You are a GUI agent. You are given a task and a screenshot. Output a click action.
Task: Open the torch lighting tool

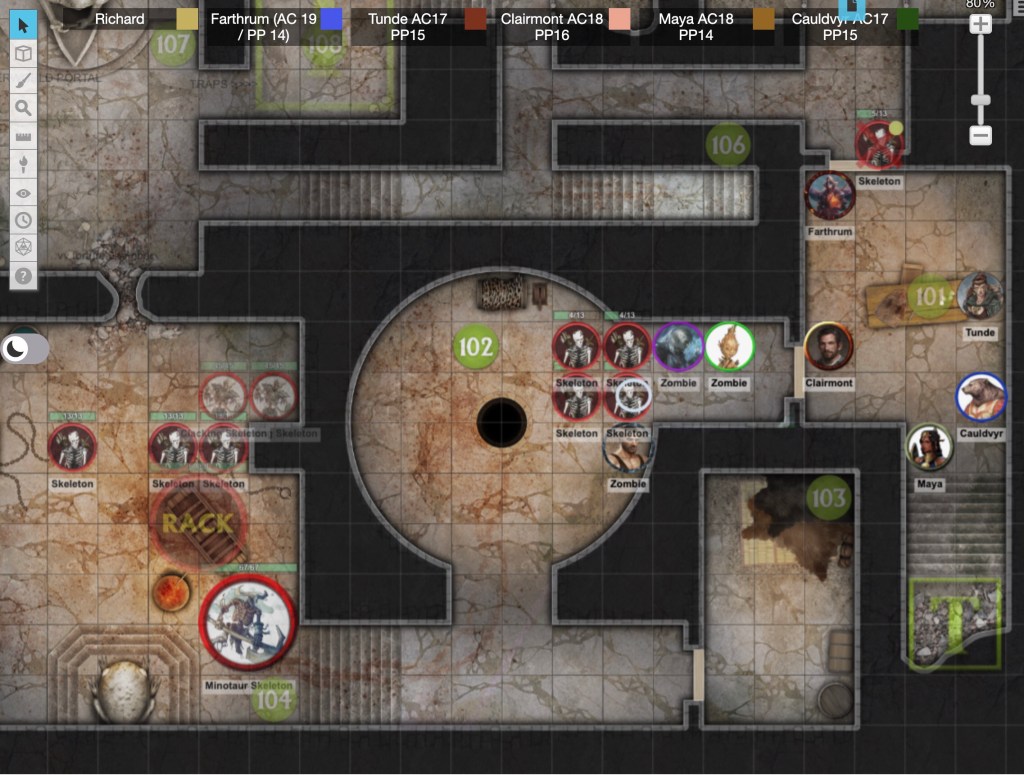pos(23,164)
